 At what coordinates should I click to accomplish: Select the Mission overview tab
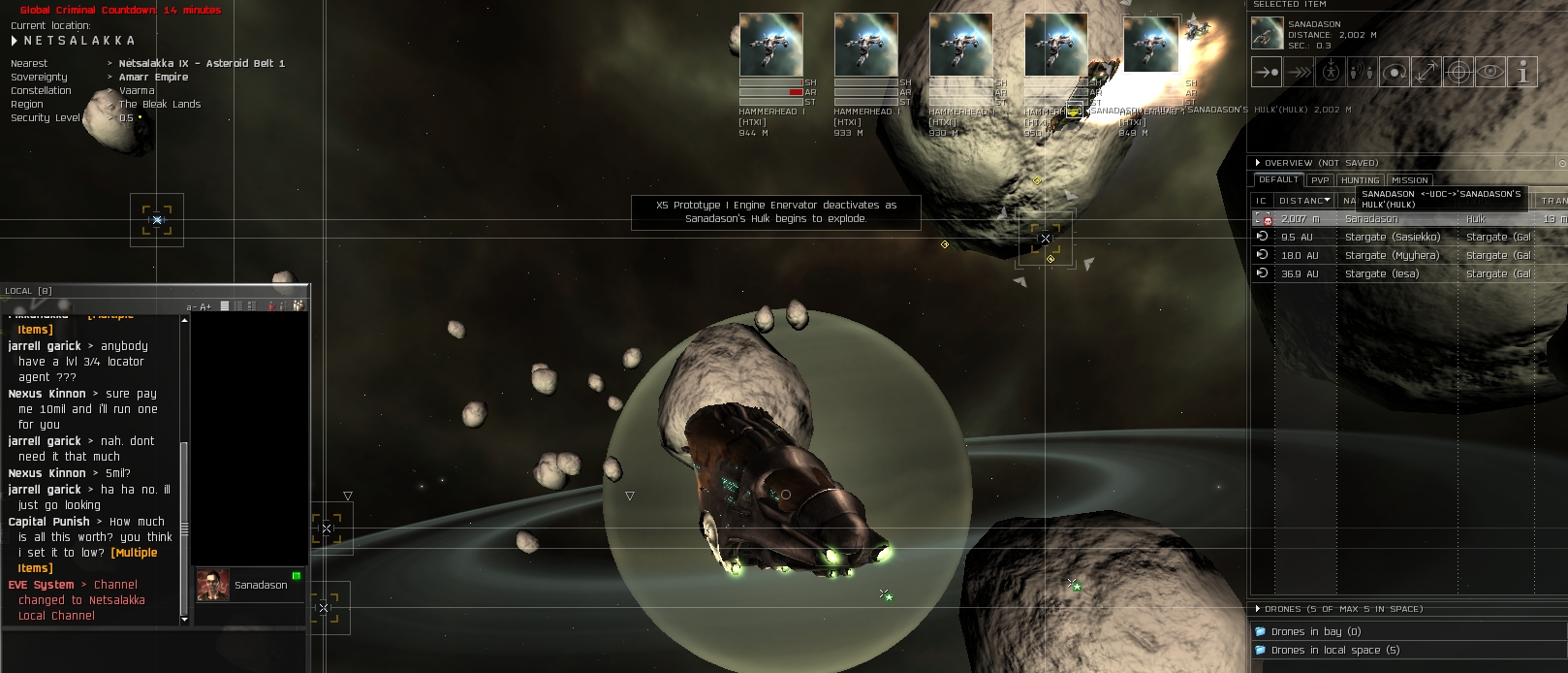pyautogui.click(x=1409, y=180)
